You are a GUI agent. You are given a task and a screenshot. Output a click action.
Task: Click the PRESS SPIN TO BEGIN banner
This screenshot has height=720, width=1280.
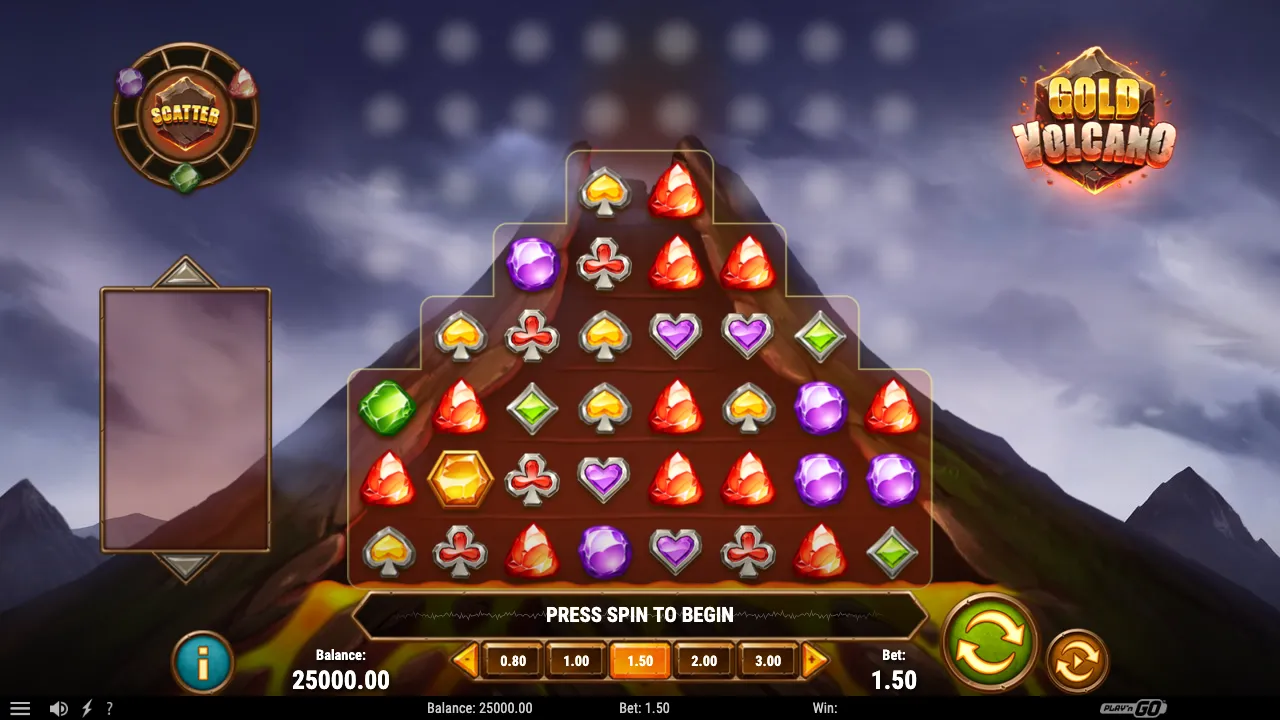pyautogui.click(x=640, y=615)
